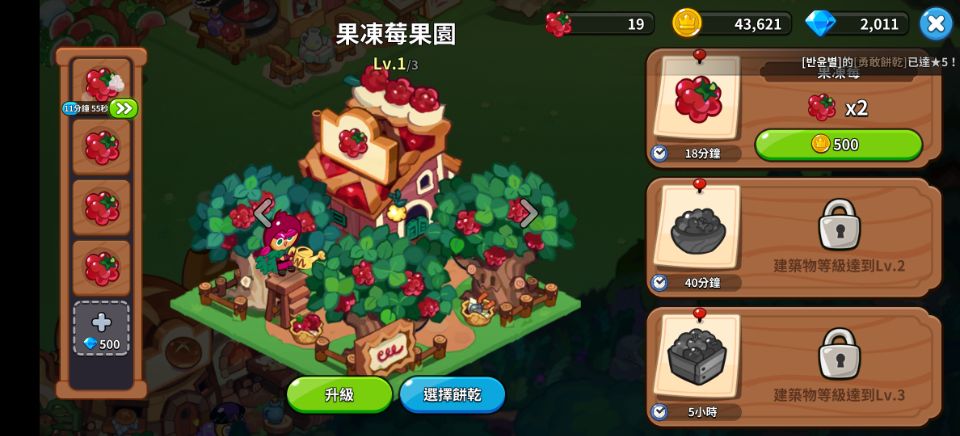Buy jellyberries with the 500 coin button
This screenshot has width=960, height=436.
838,144
